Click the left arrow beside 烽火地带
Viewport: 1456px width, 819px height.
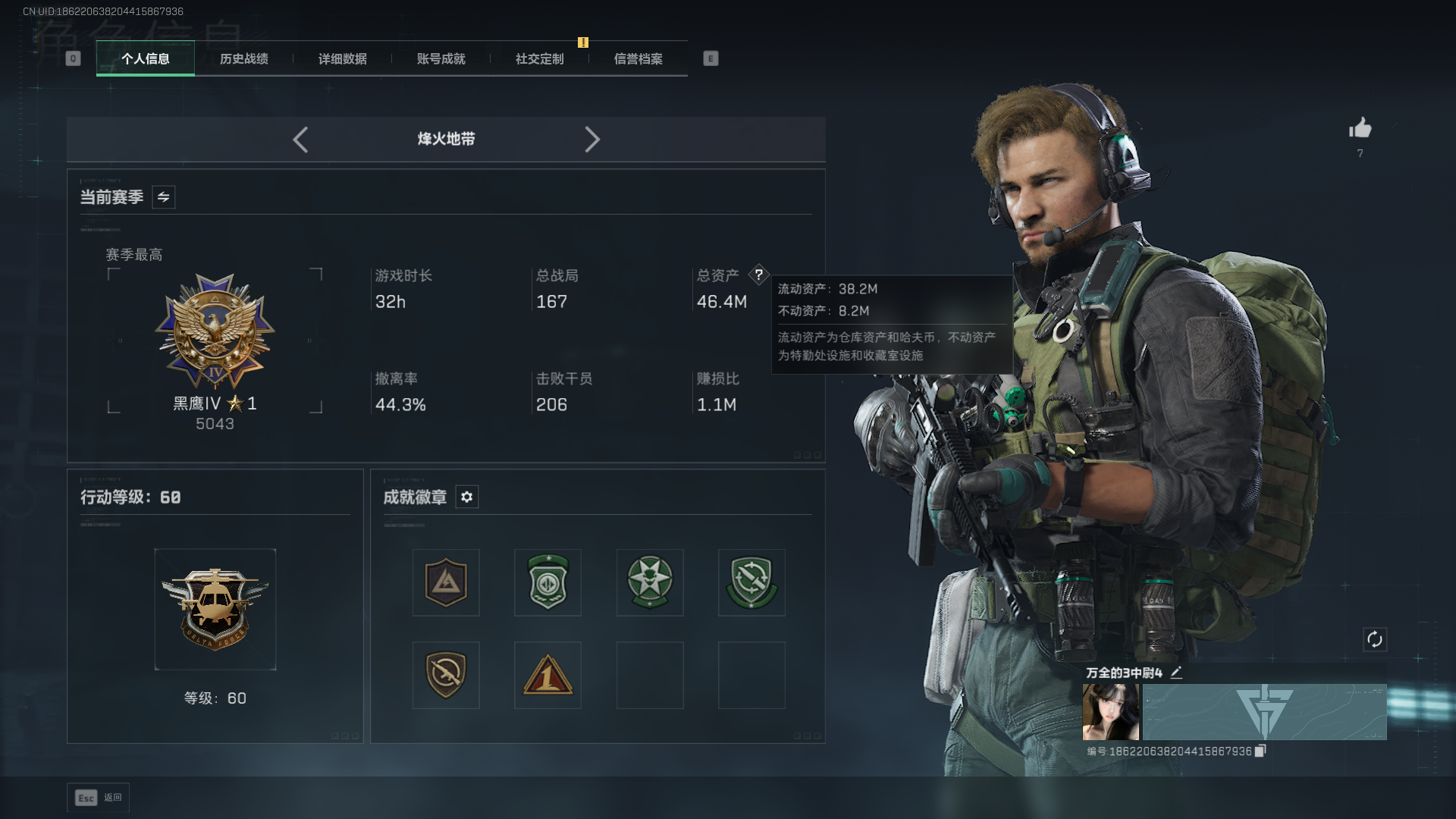coord(300,140)
